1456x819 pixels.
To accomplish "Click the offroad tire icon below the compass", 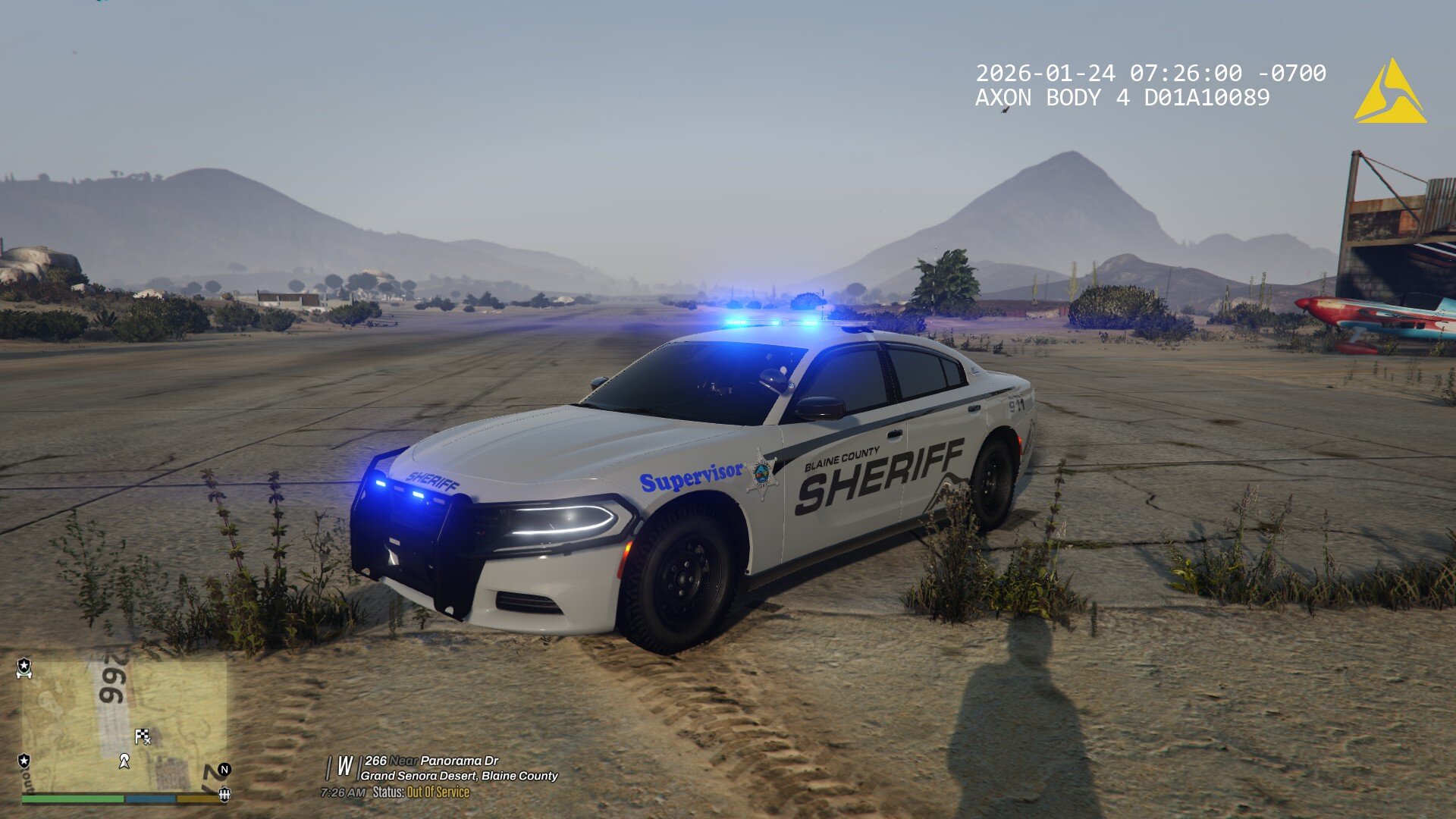I will click(x=224, y=795).
